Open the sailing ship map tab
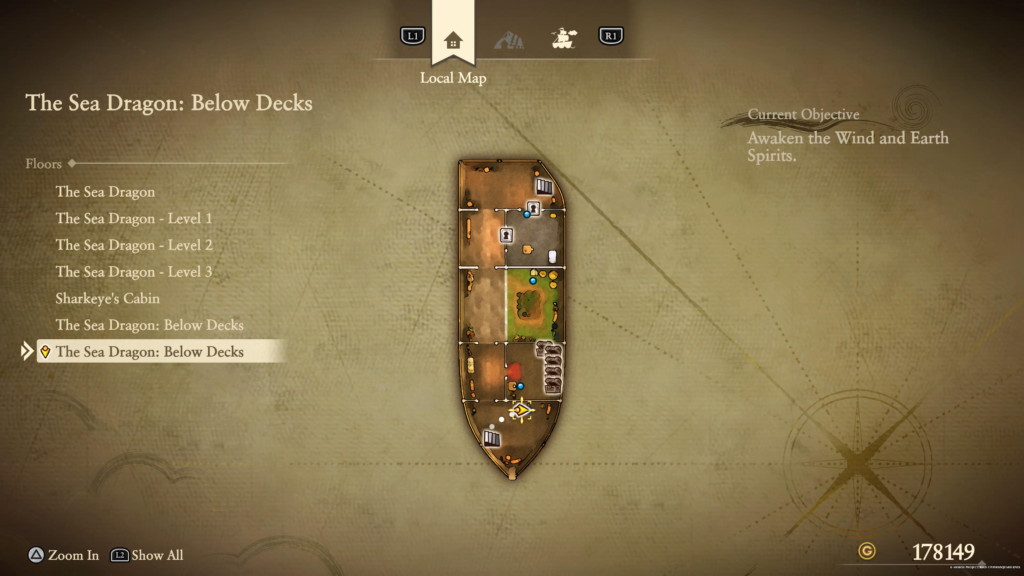The height and width of the screenshot is (576, 1024). tap(563, 39)
